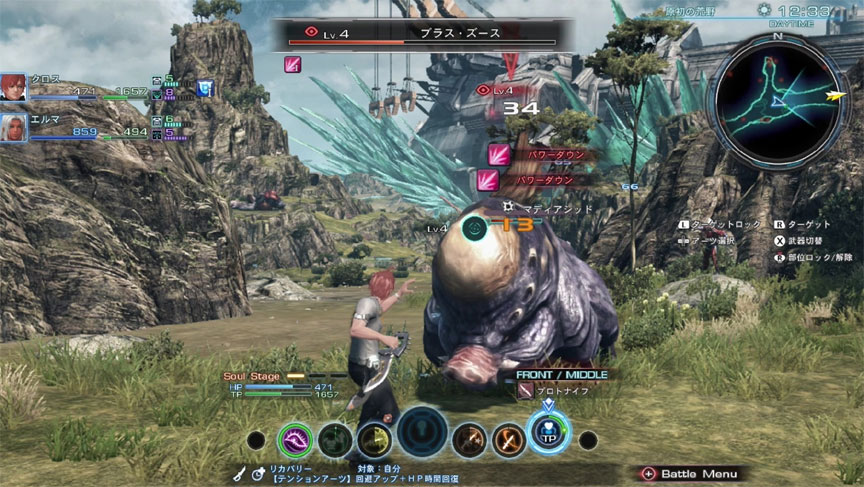Screen dimensions: 864x487
Task: Open the Battle Menu
Action: [691, 473]
